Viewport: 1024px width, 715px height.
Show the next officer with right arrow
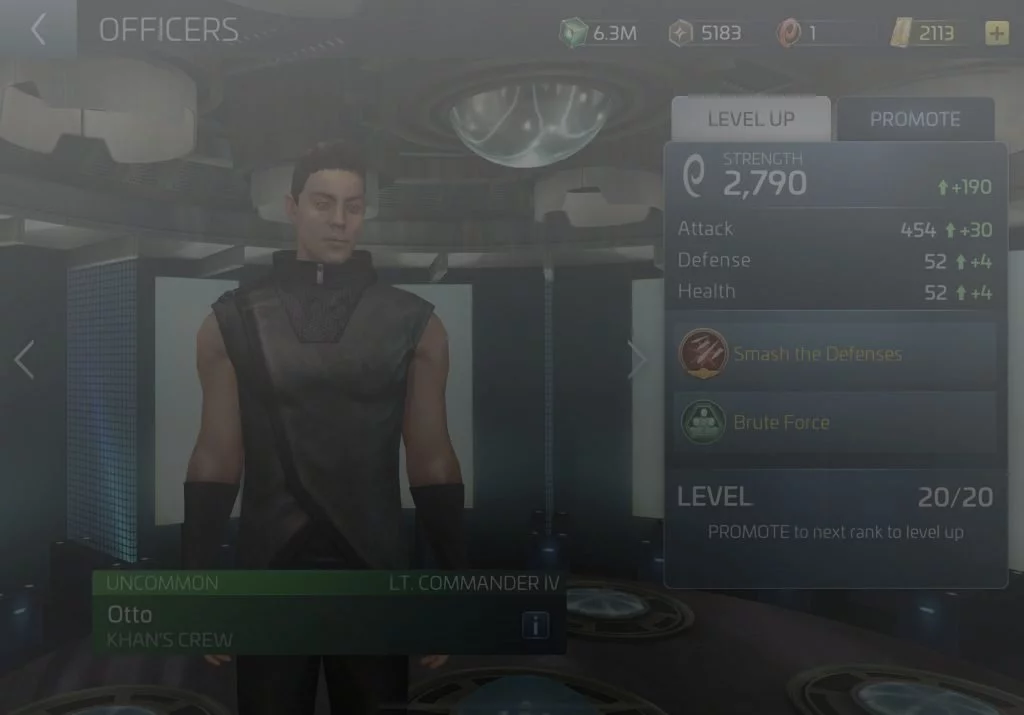point(636,360)
